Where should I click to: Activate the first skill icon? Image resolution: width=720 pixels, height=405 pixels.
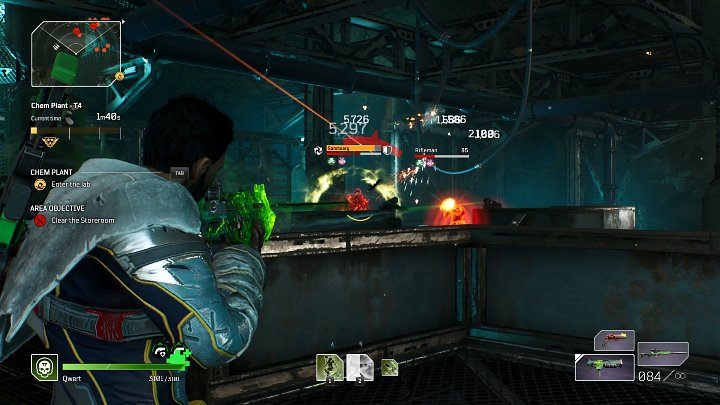pyautogui.click(x=330, y=368)
